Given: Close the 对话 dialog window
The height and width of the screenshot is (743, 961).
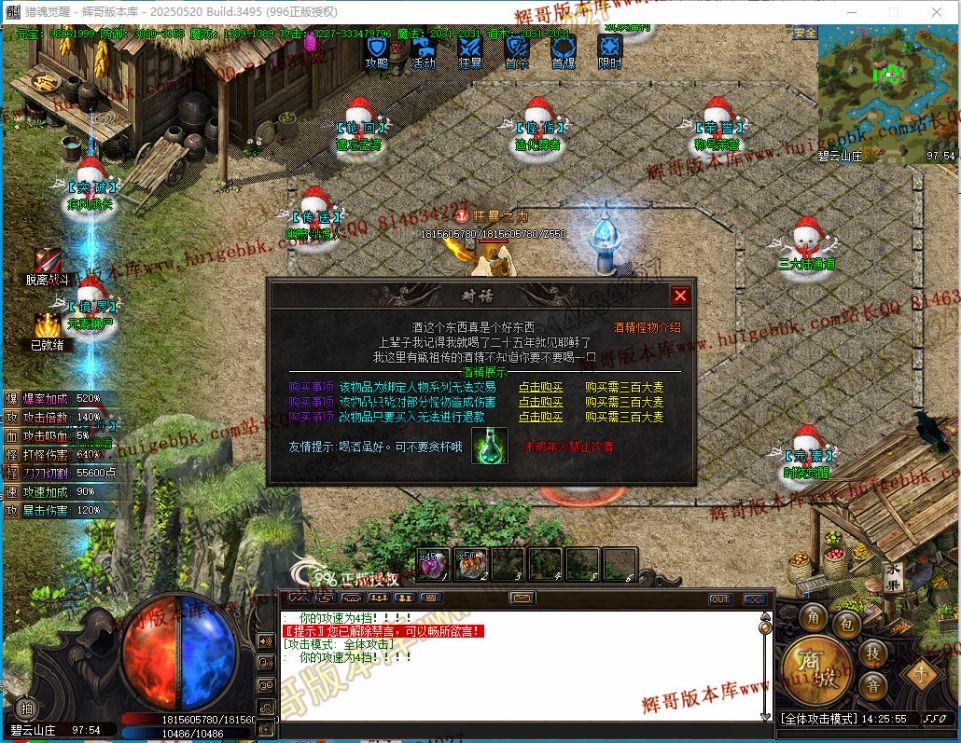Looking at the screenshot, I should [x=680, y=296].
